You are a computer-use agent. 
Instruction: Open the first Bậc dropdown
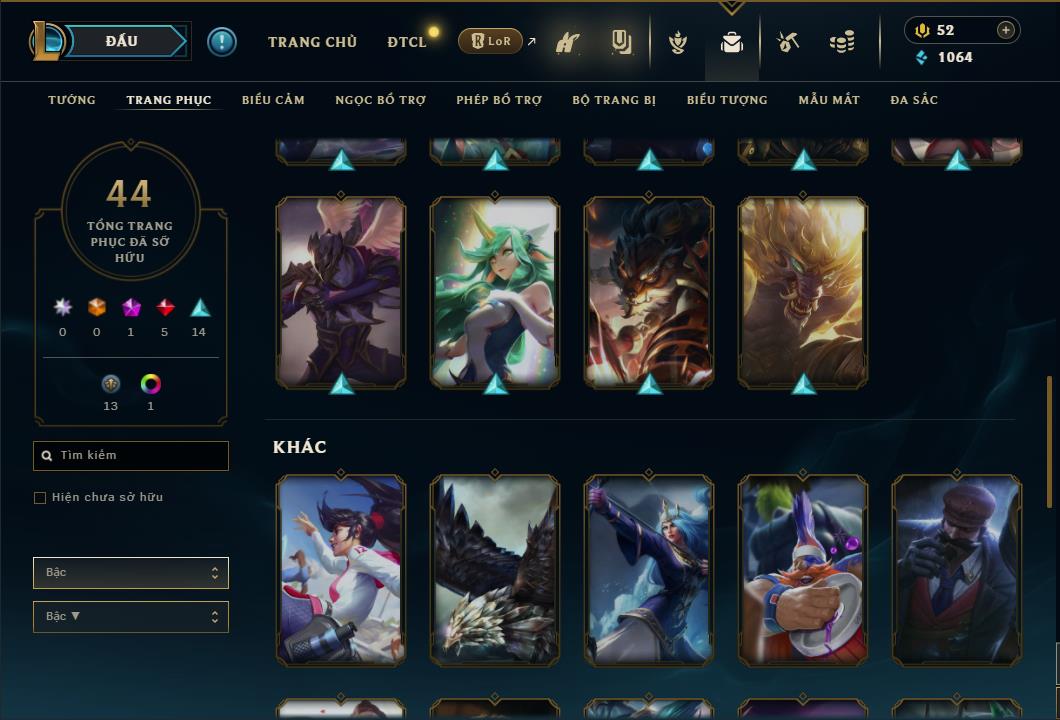[x=131, y=573]
